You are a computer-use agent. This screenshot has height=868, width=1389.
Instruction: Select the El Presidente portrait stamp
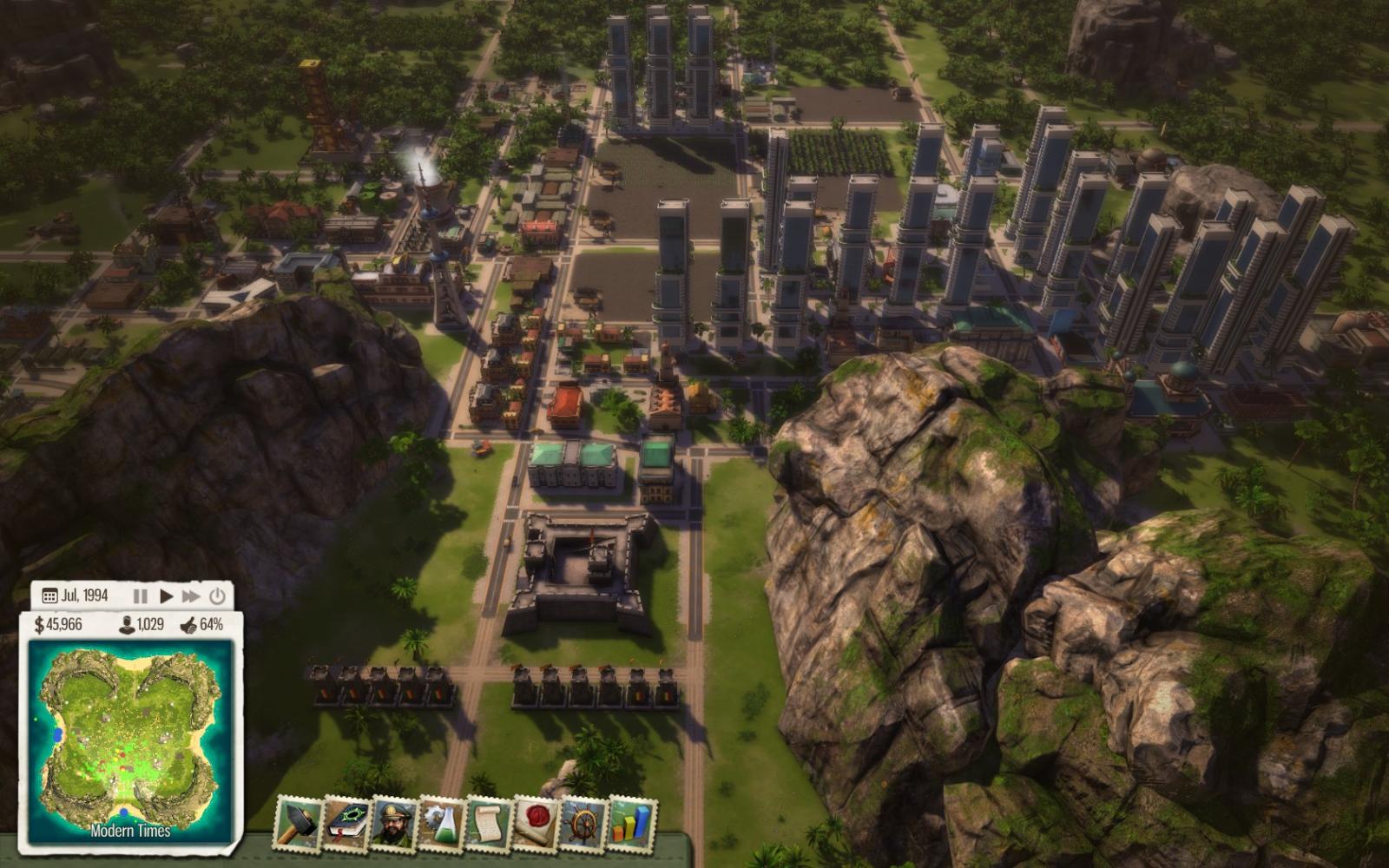click(394, 823)
